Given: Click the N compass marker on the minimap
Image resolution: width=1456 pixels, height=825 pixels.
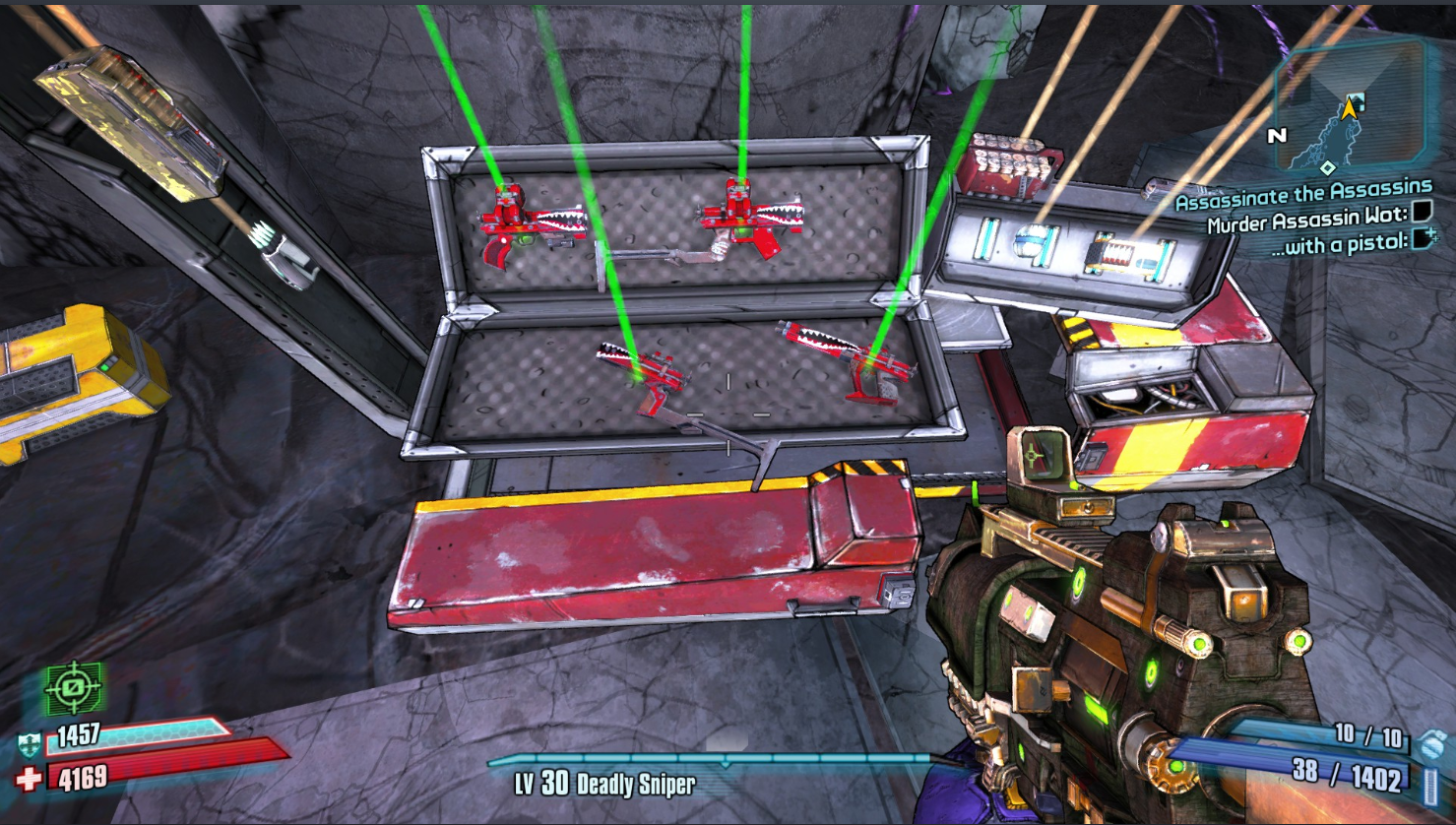Looking at the screenshot, I should [1276, 134].
